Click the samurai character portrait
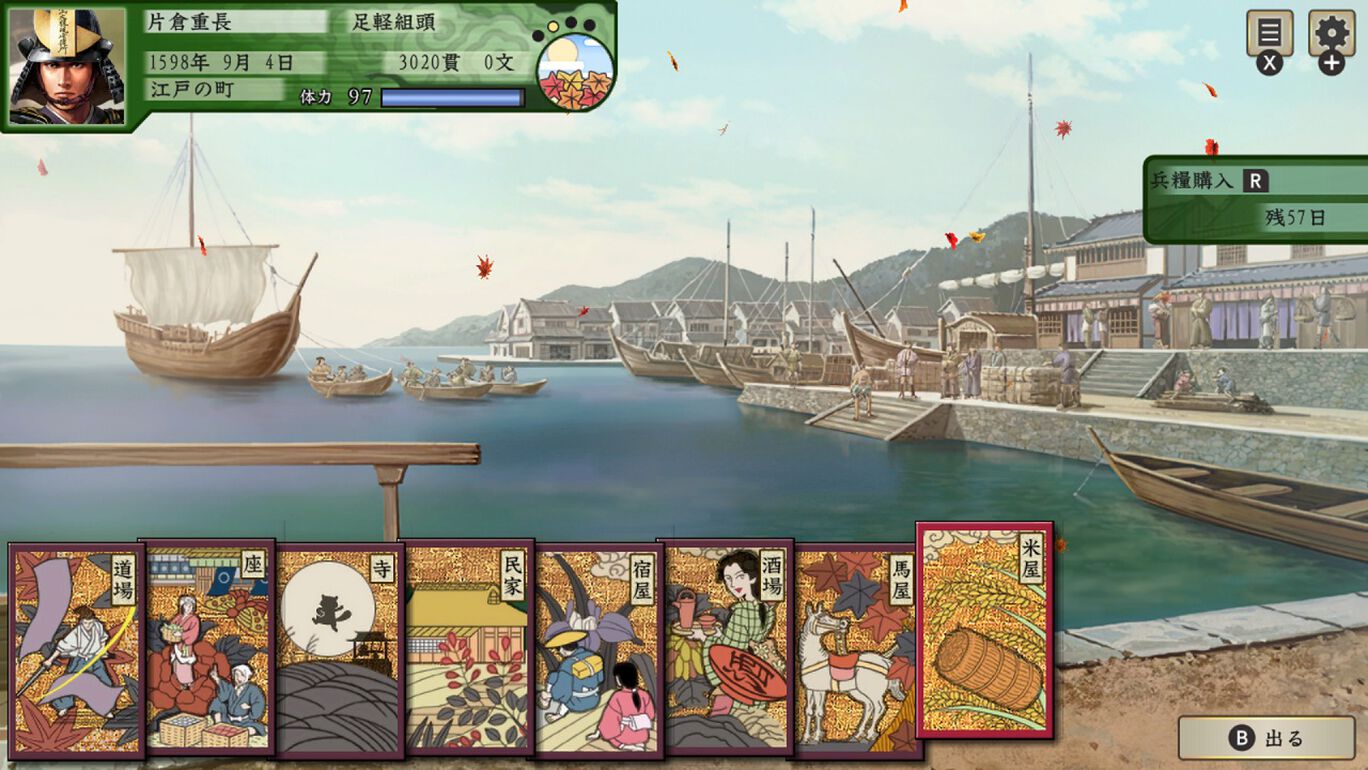Viewport: 1368px width, 770px height. (x=67, y=67)
